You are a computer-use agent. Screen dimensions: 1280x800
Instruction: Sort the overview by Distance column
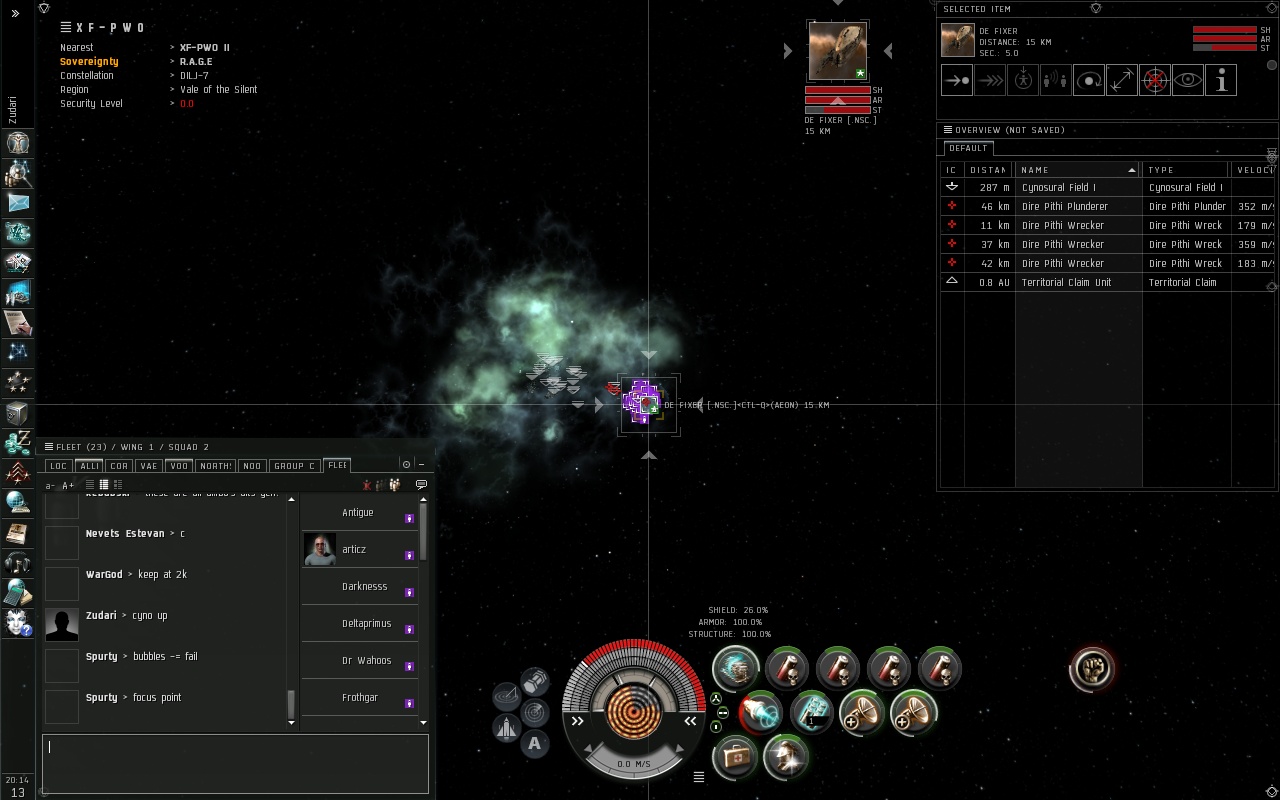(x=988, y=170)
